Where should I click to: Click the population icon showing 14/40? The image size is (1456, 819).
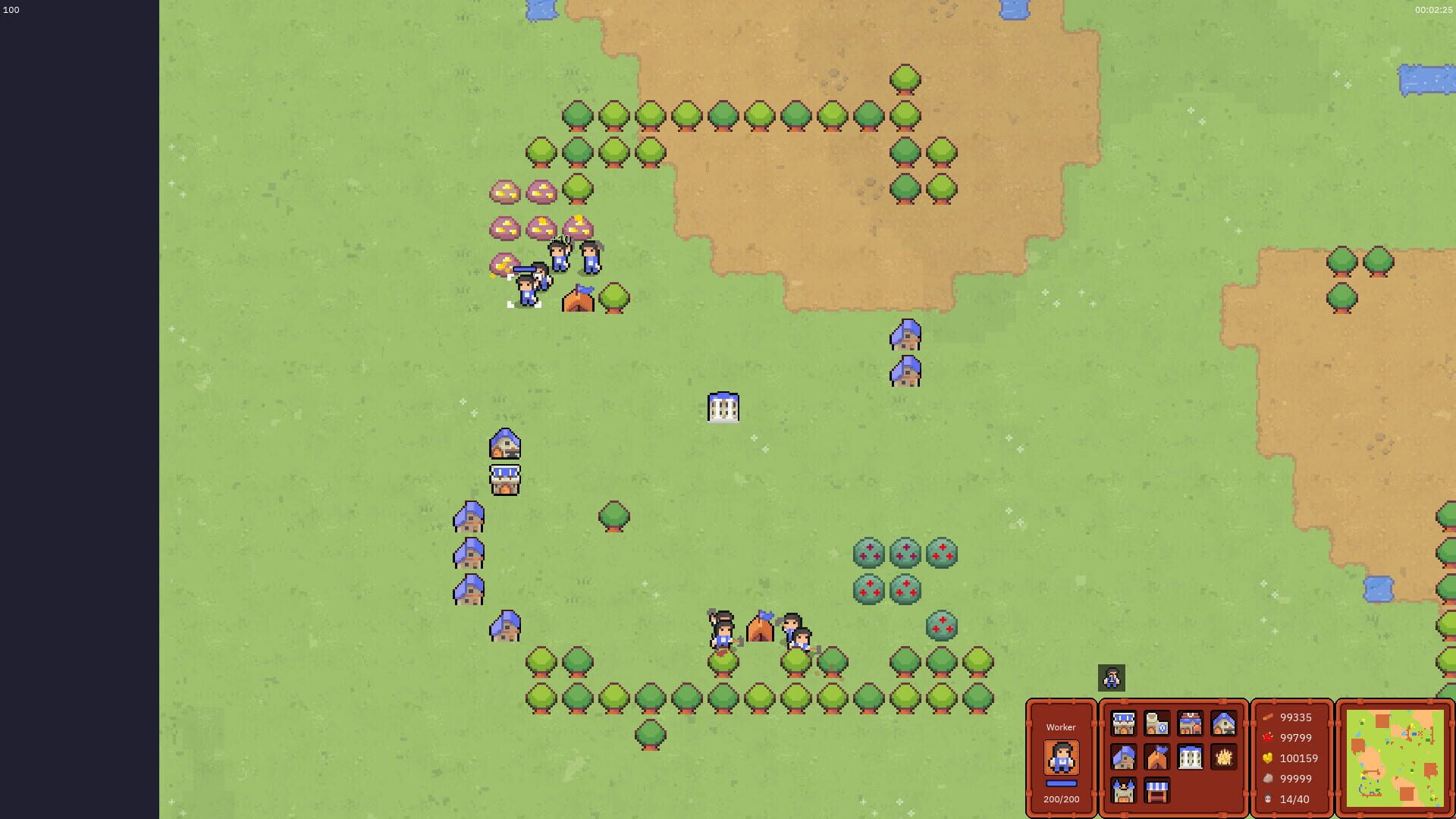(1269, 799)
